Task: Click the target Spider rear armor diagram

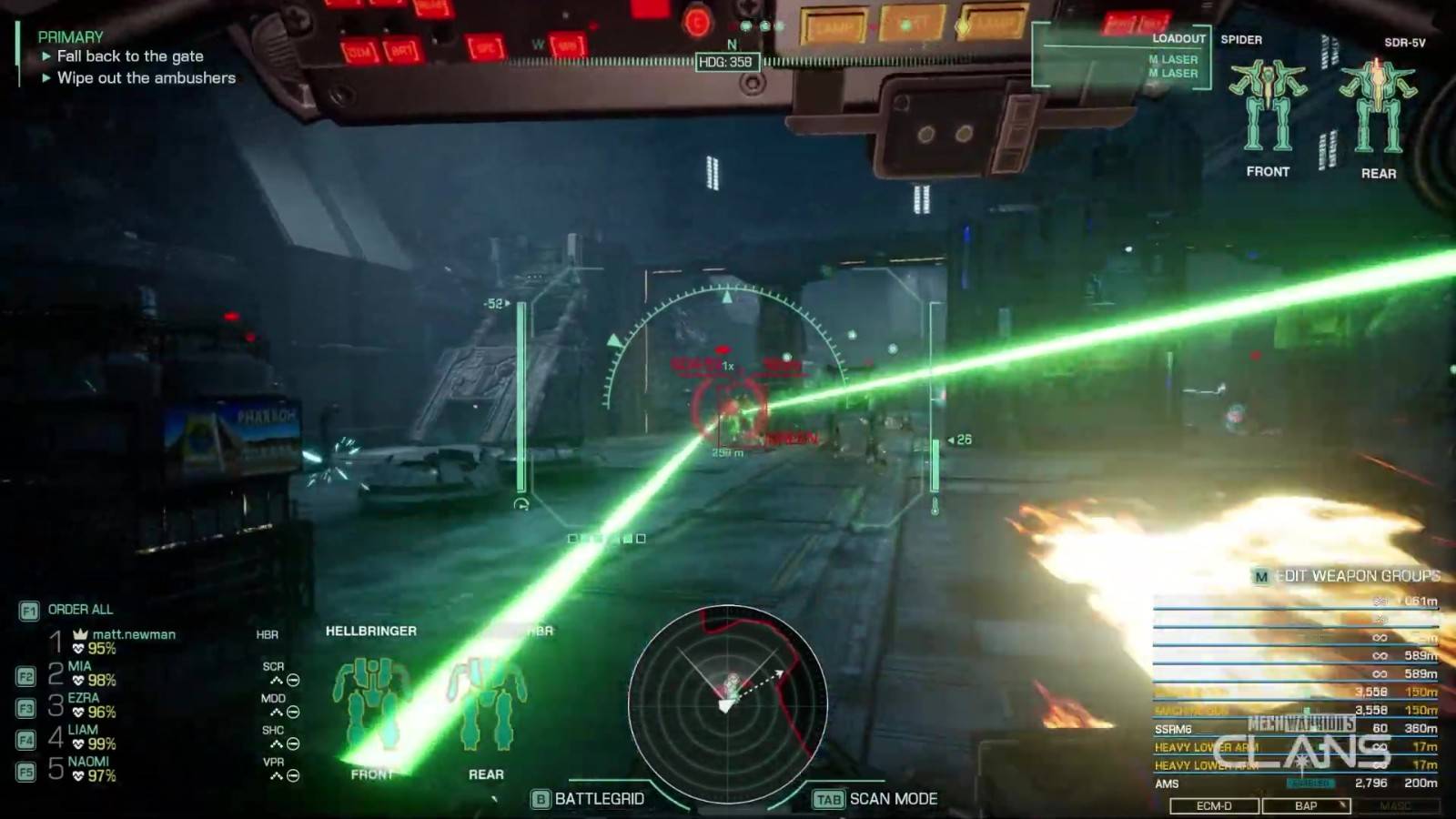Action: point(1378,106)
